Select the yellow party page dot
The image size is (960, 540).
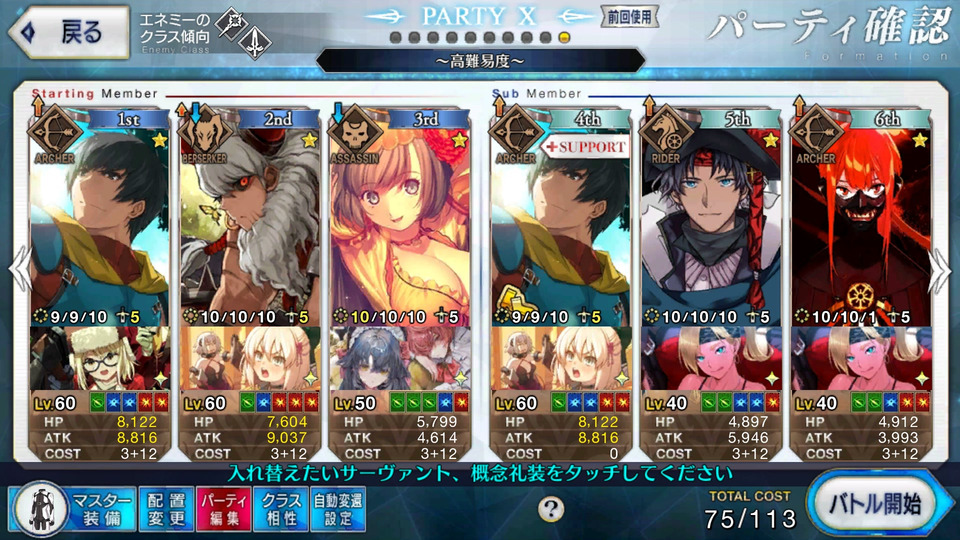click(565, 37)
